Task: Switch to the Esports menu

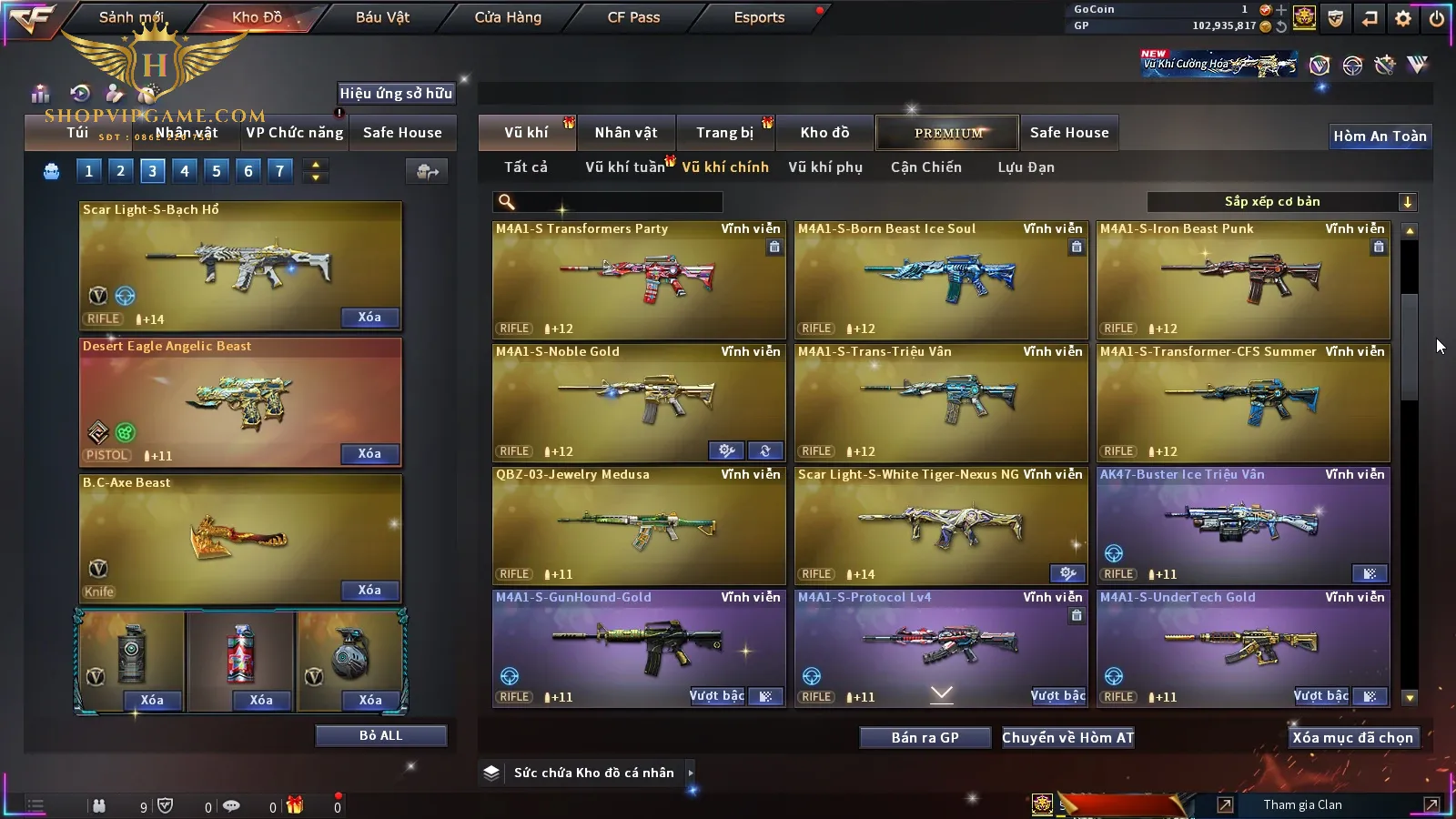Action: [x=759, y=17]
